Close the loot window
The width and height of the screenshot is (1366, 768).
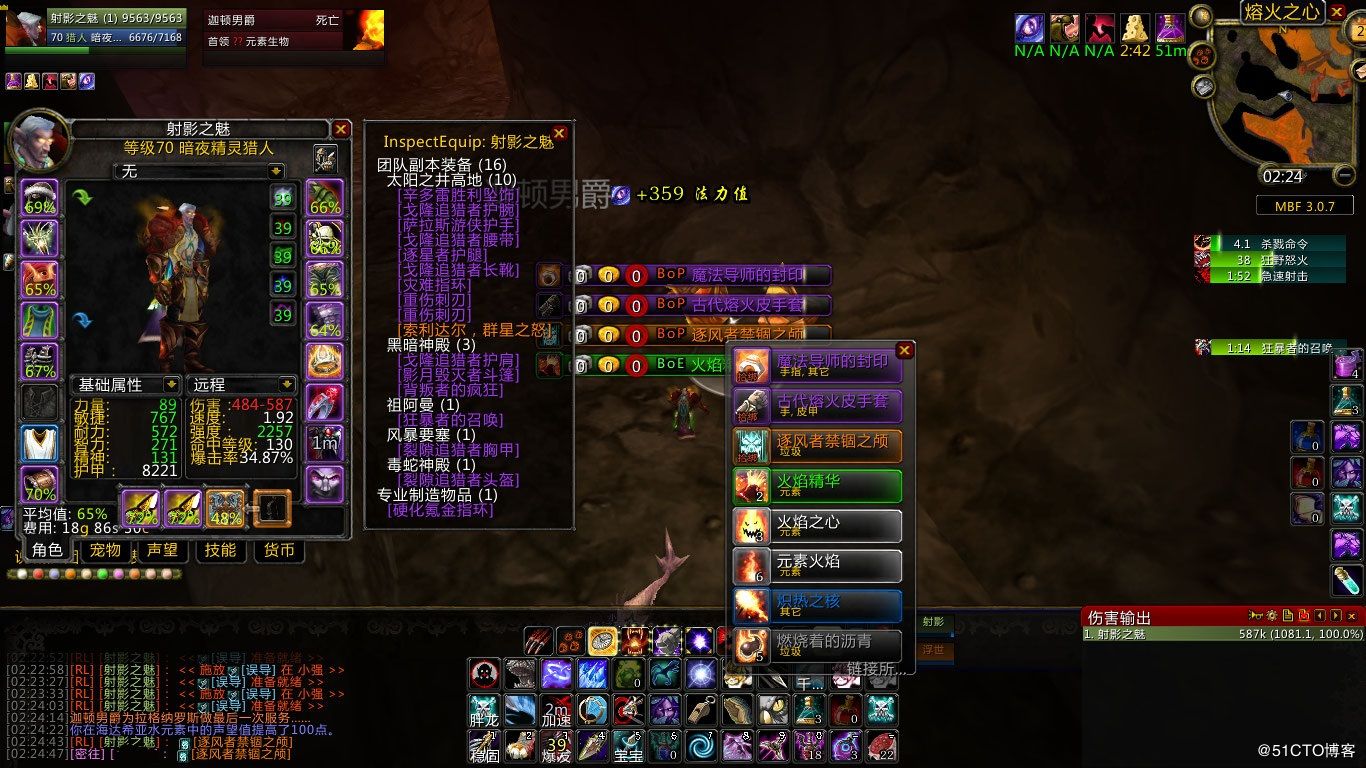coord(904,350)
